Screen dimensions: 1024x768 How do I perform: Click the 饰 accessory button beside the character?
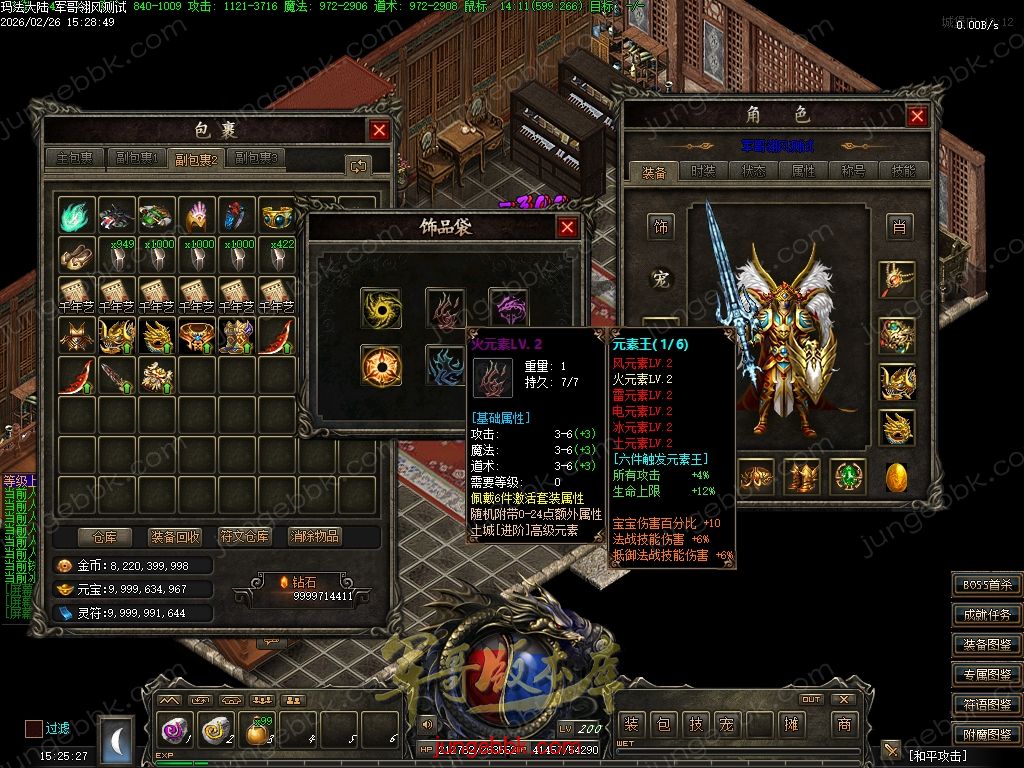661,227
